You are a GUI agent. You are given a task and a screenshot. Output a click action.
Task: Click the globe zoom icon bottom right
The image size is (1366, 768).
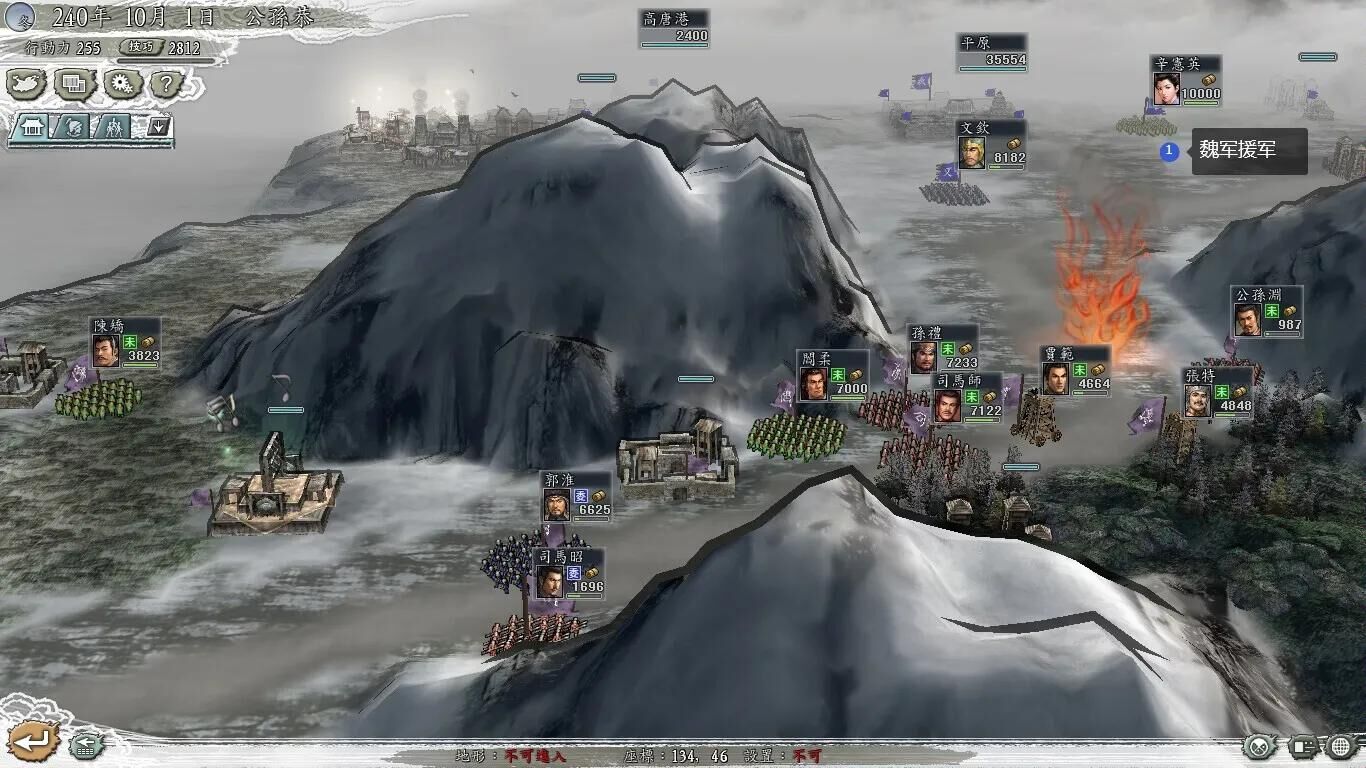coord(1340,746)
